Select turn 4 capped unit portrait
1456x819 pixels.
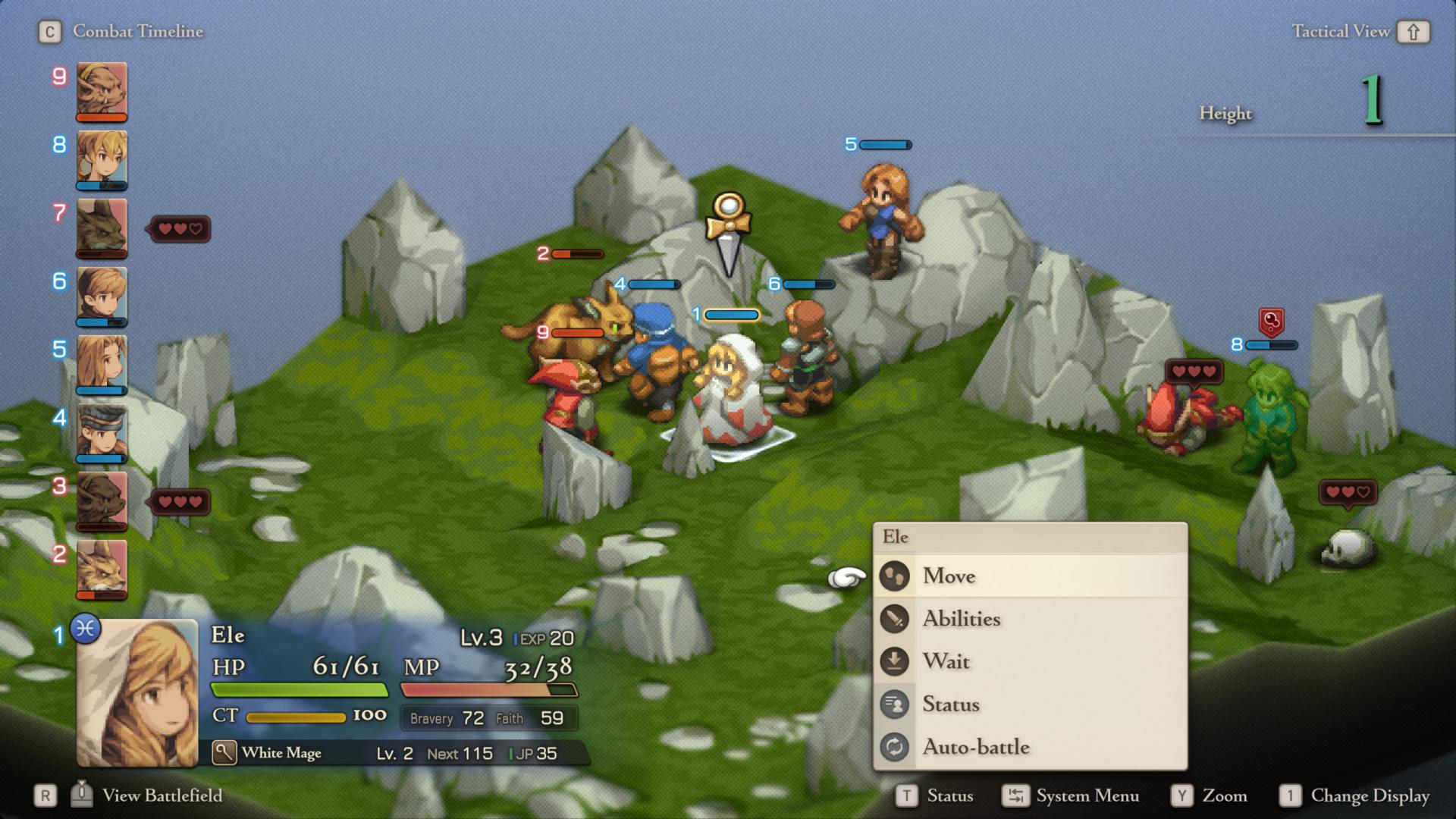(x=102, y=432)
